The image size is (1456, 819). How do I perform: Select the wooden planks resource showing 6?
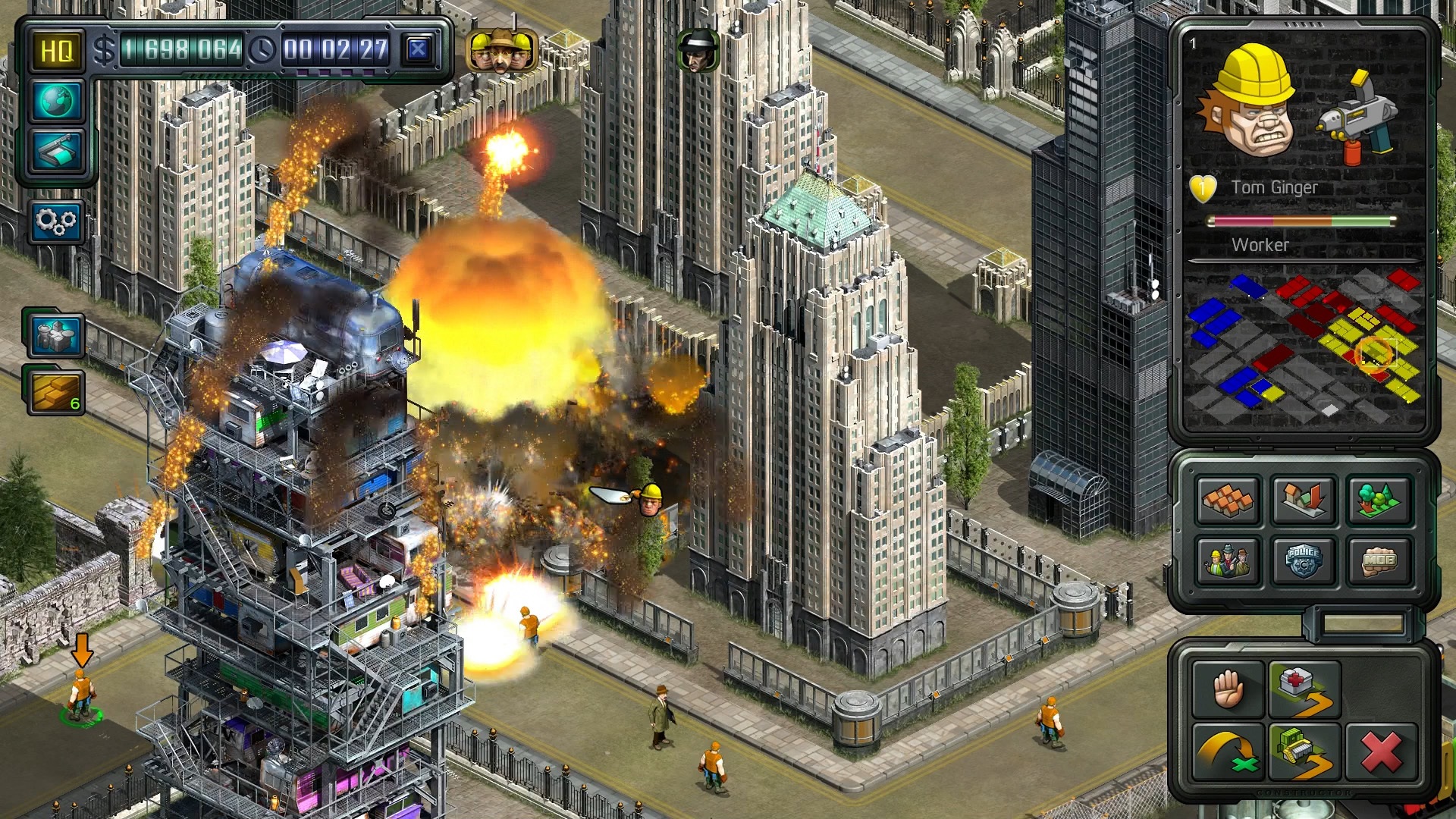tap(57, 391)
